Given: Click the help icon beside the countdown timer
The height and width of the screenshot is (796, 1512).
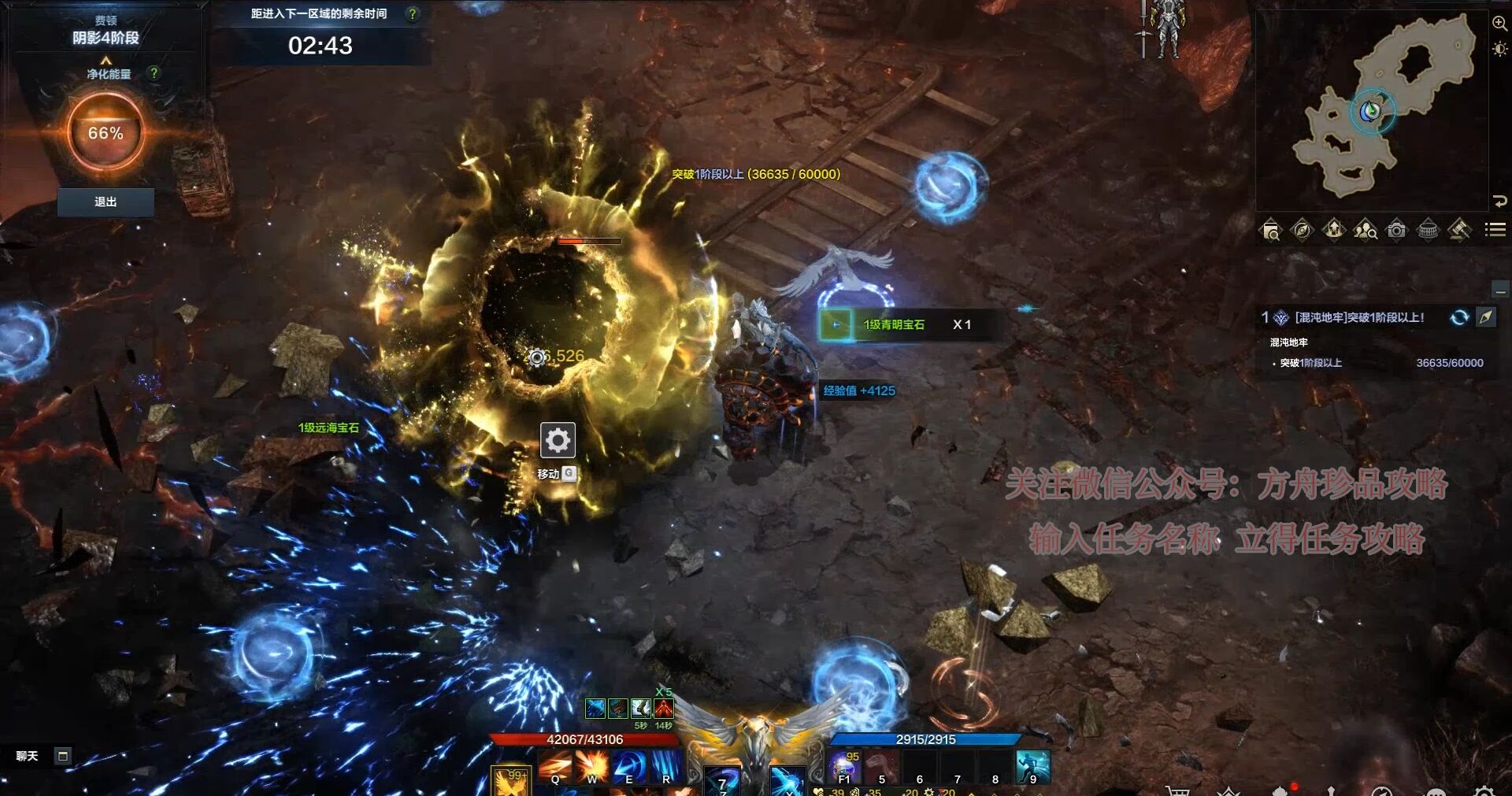Looking at the screenshot, I should (412, 13).
